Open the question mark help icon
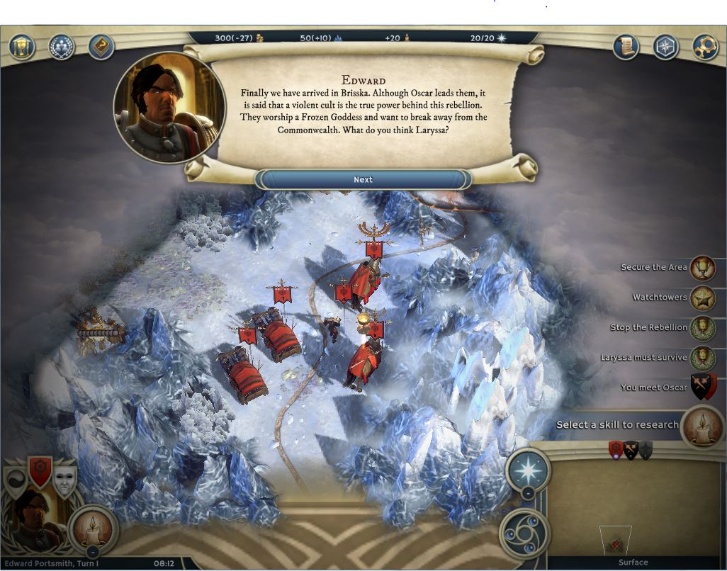Screen dimensions: 727x571 point(102,46)
